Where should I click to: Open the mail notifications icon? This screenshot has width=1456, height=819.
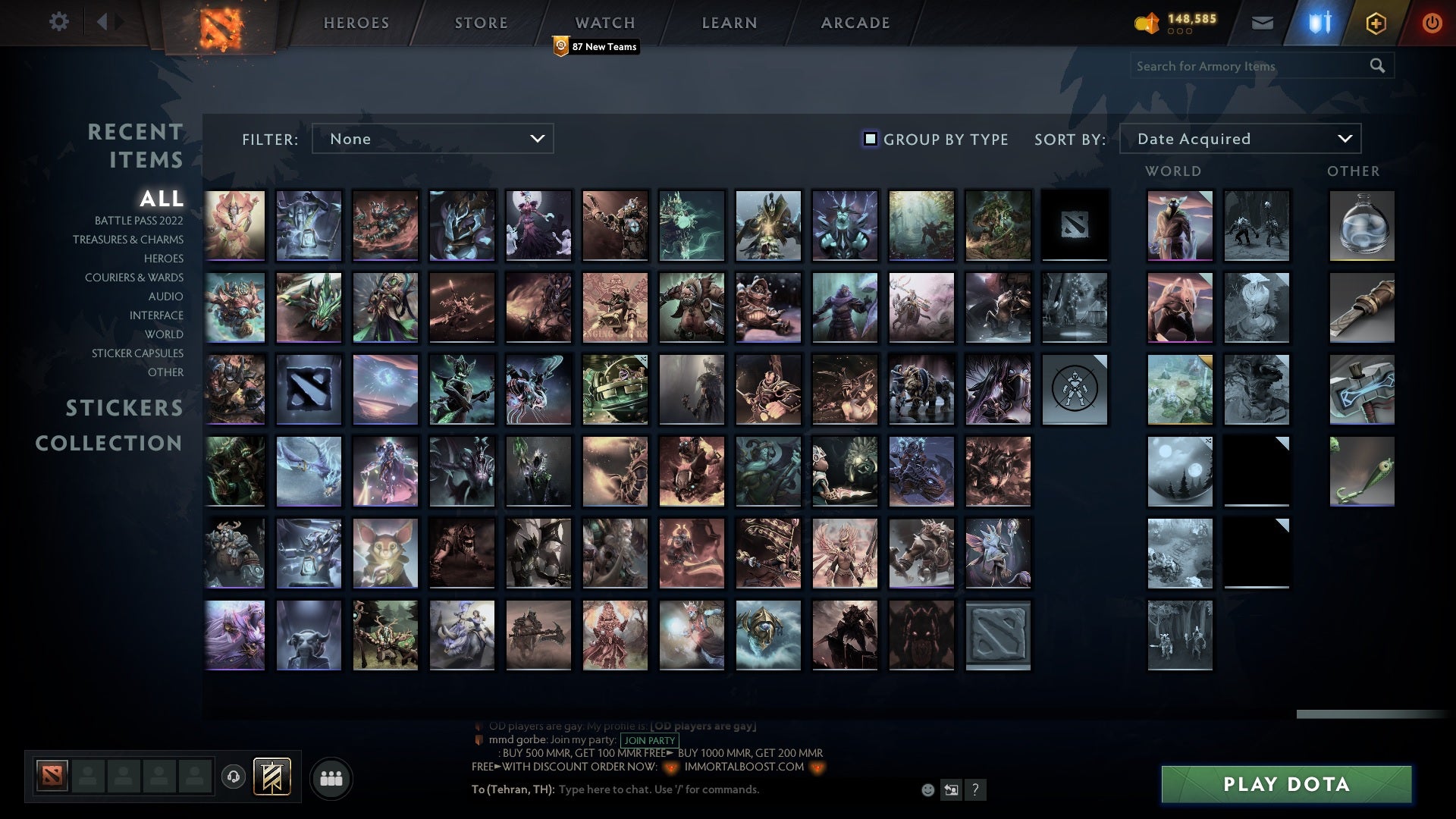pyautogui.click(x=1263, y=22)
